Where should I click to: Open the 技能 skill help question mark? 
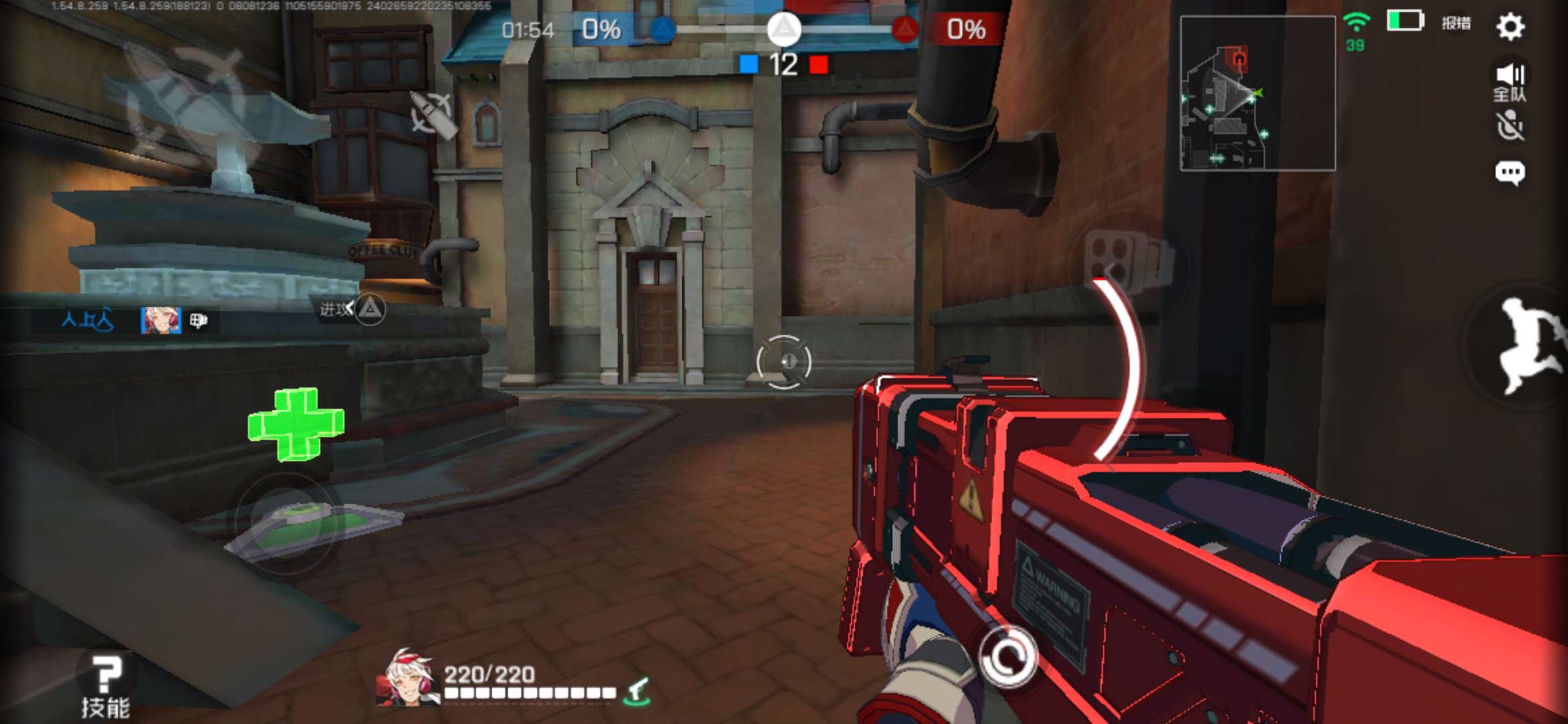(105, 684)
